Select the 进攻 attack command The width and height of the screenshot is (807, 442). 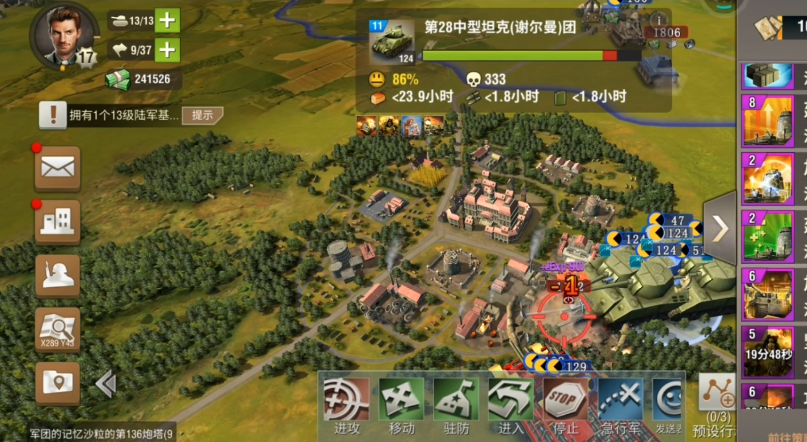pyautogui.click(x=344, y=406)
